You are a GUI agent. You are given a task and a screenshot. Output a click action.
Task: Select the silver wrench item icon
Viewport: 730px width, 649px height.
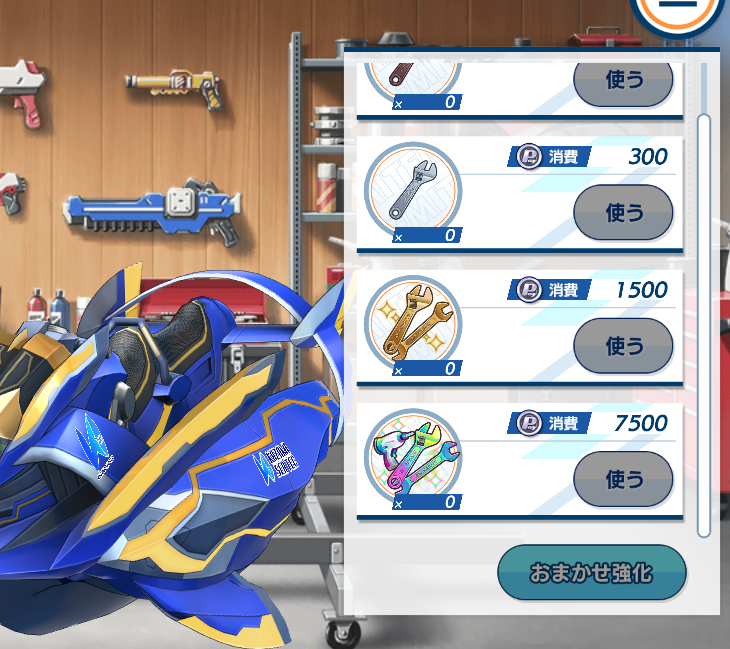[x=413, y=193]
